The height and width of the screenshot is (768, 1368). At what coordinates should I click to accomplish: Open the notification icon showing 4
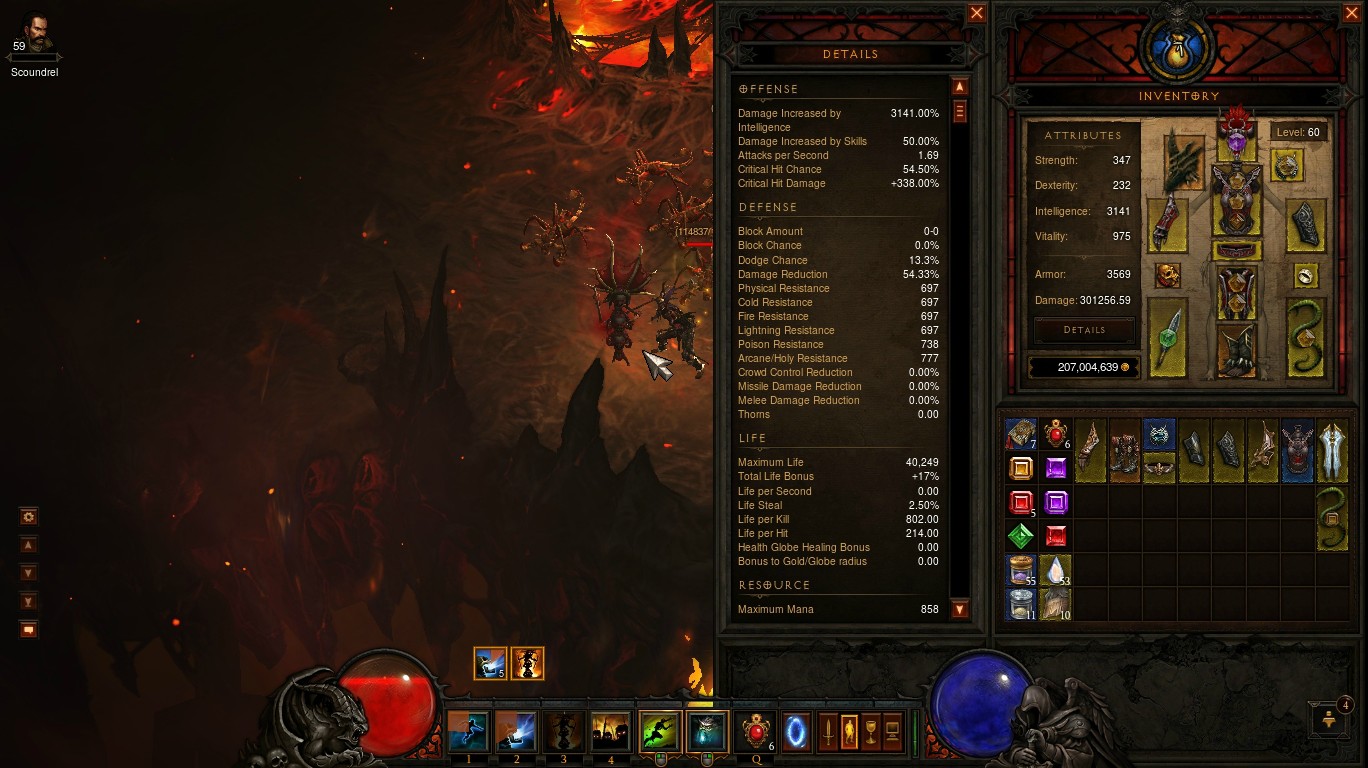1329,717
